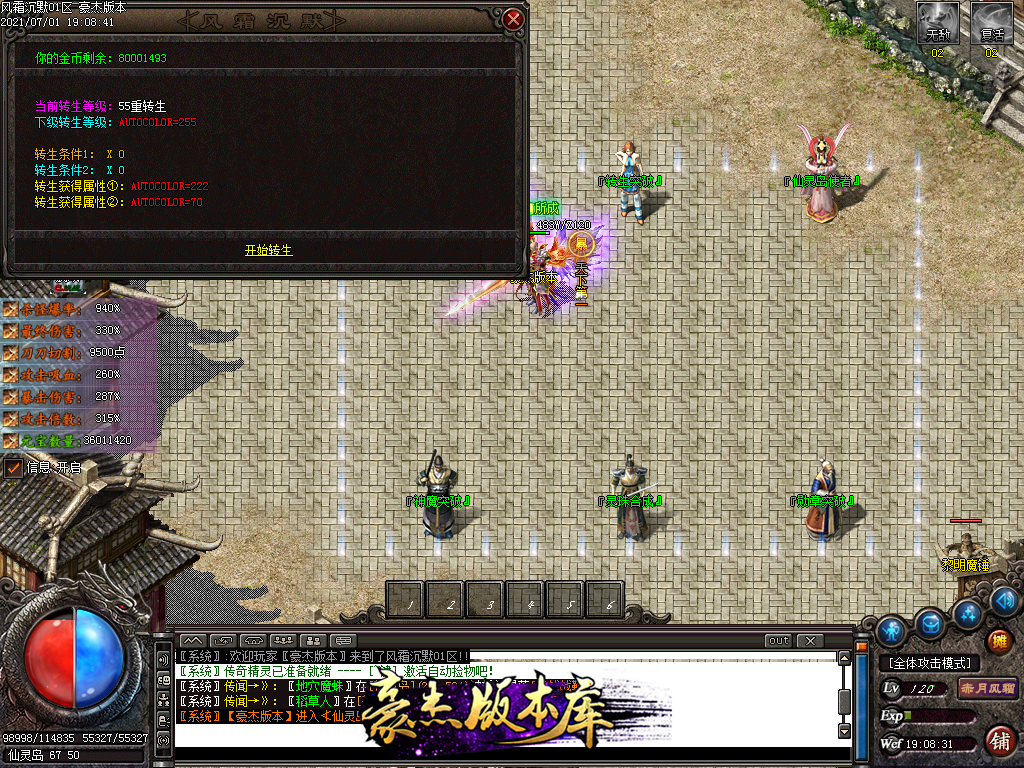Select hotbar slot number 1

pyautogui.click(x=406, y=600)
